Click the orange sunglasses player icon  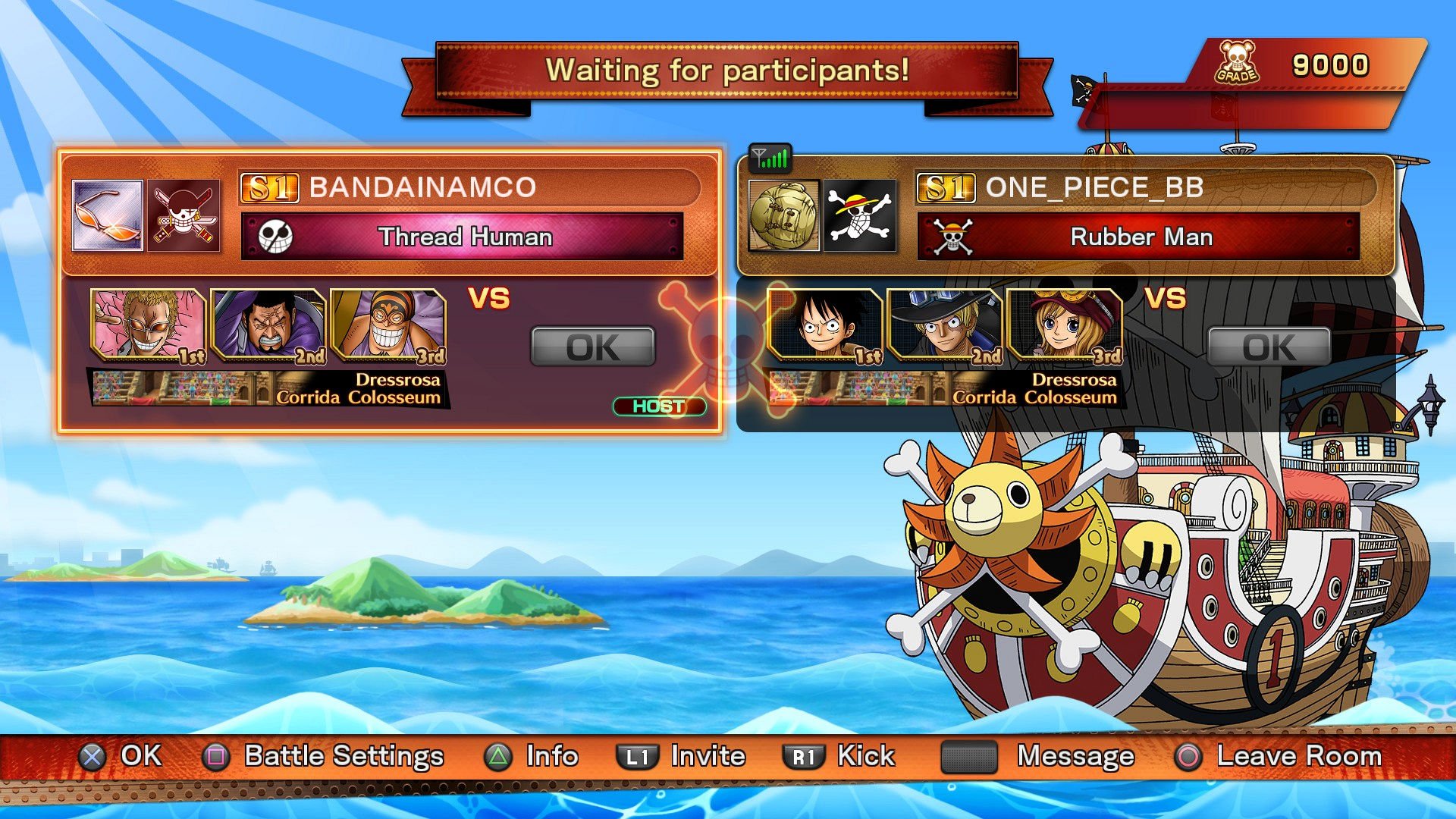tap(107, 215)
